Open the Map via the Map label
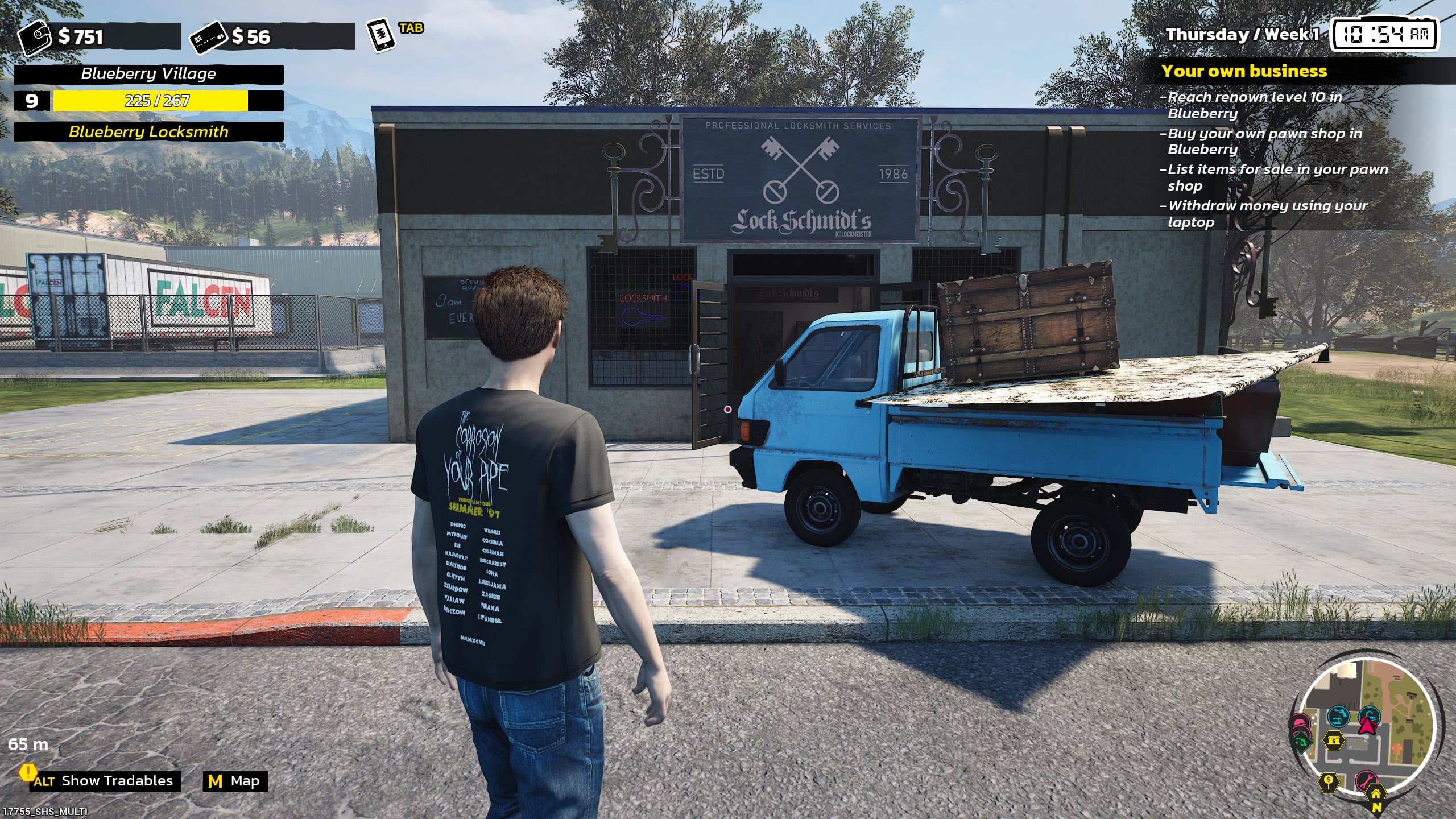This screenshot has width=1456, height=819. coord(245,781)
